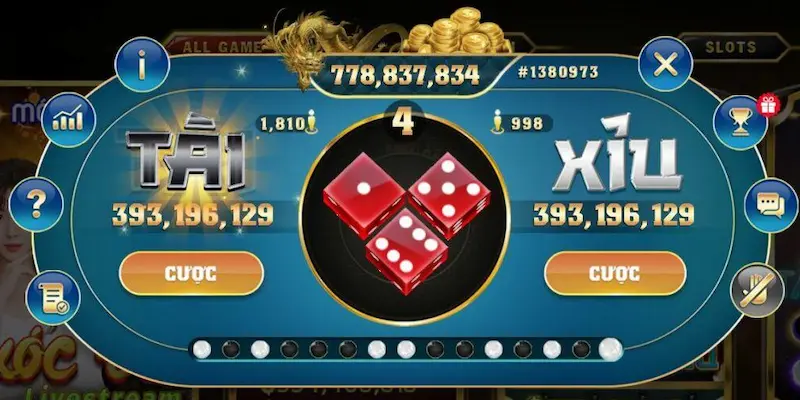Close the Tài Xỉu game panel
The height and width of the screenshot is (400, 800).
[665, 65]
